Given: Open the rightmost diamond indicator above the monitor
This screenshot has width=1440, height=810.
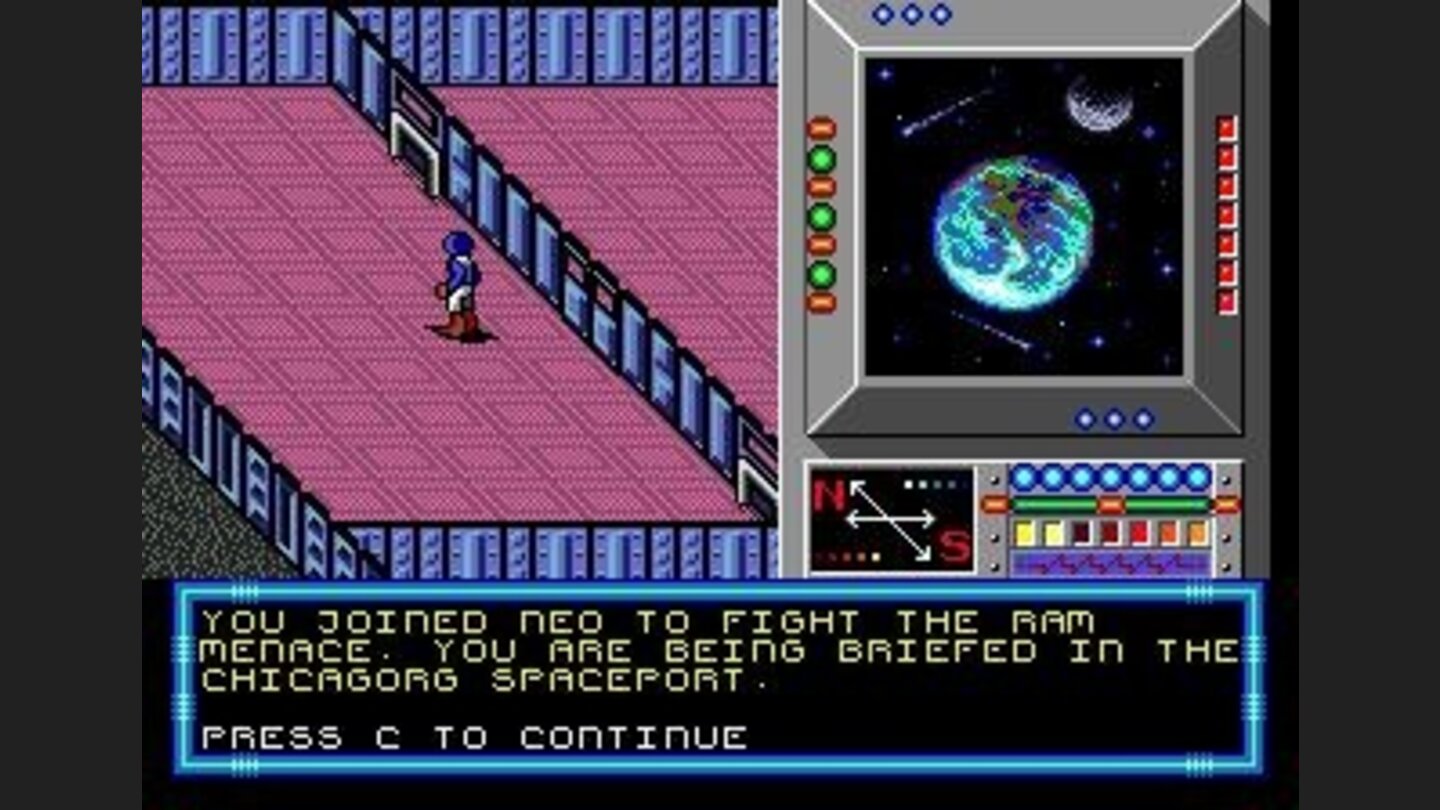Looking at the screenshot, I should (938, 15).
